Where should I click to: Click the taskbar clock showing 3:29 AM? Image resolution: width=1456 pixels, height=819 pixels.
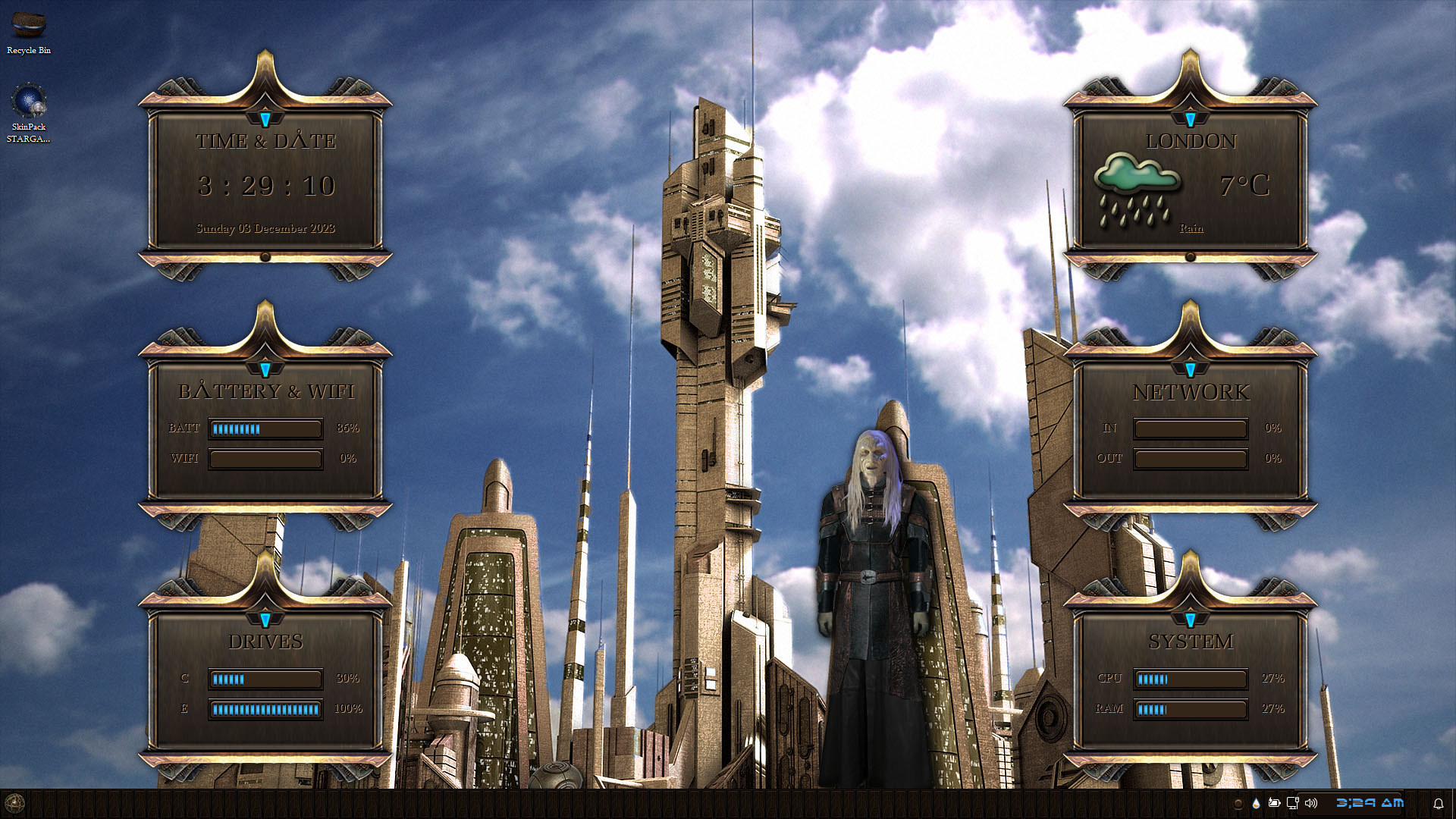tap(1370, 803)
